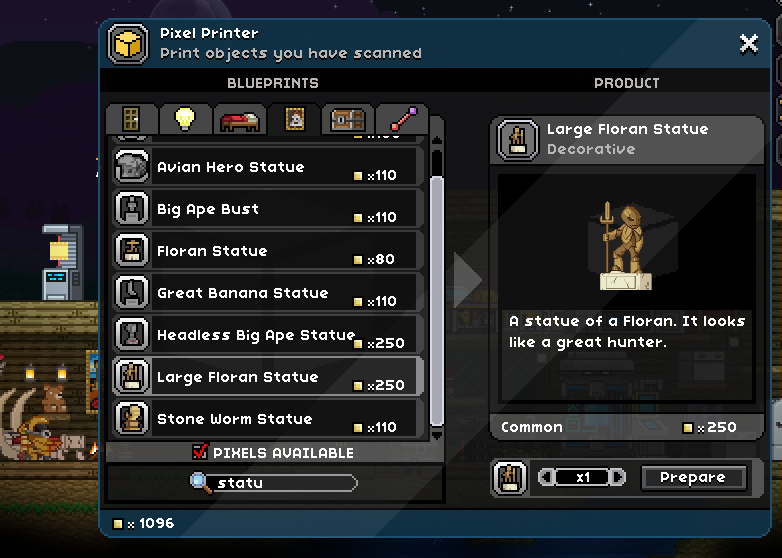This screenshot has width=782, height=558.
Task: Choose the Large Floran Statue blueprint
Action: 266,377
